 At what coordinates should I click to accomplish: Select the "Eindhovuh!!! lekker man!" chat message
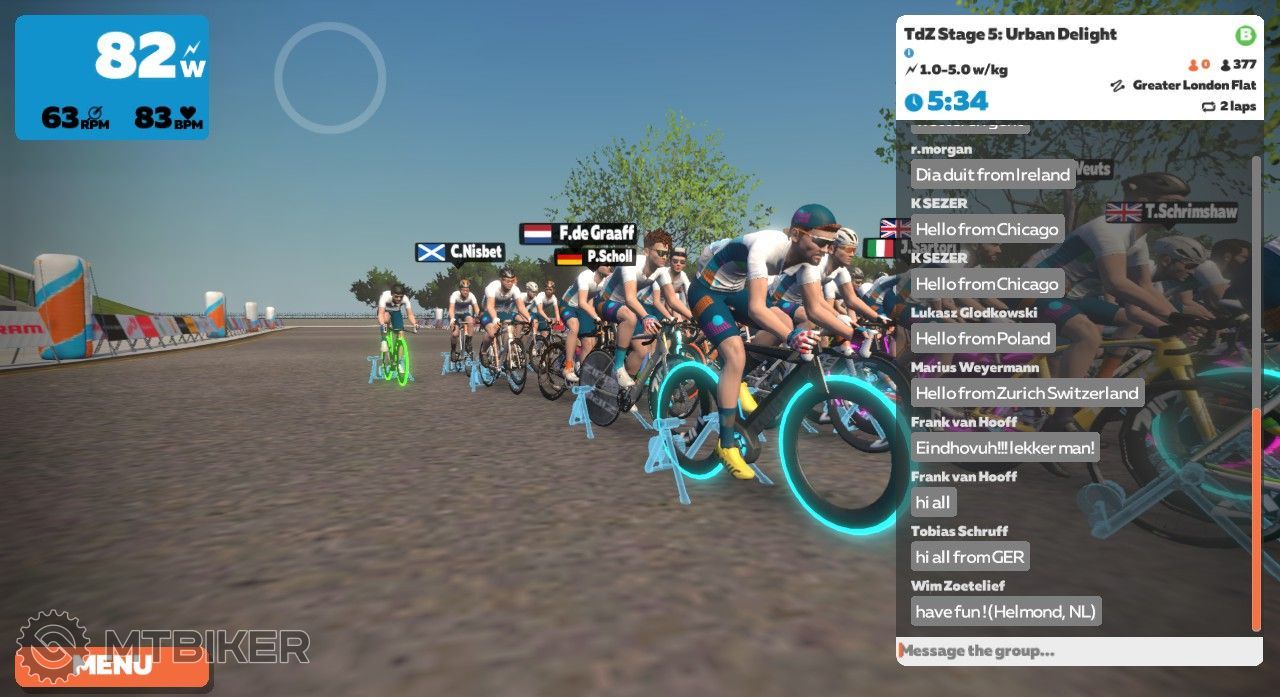[1005, 448]
